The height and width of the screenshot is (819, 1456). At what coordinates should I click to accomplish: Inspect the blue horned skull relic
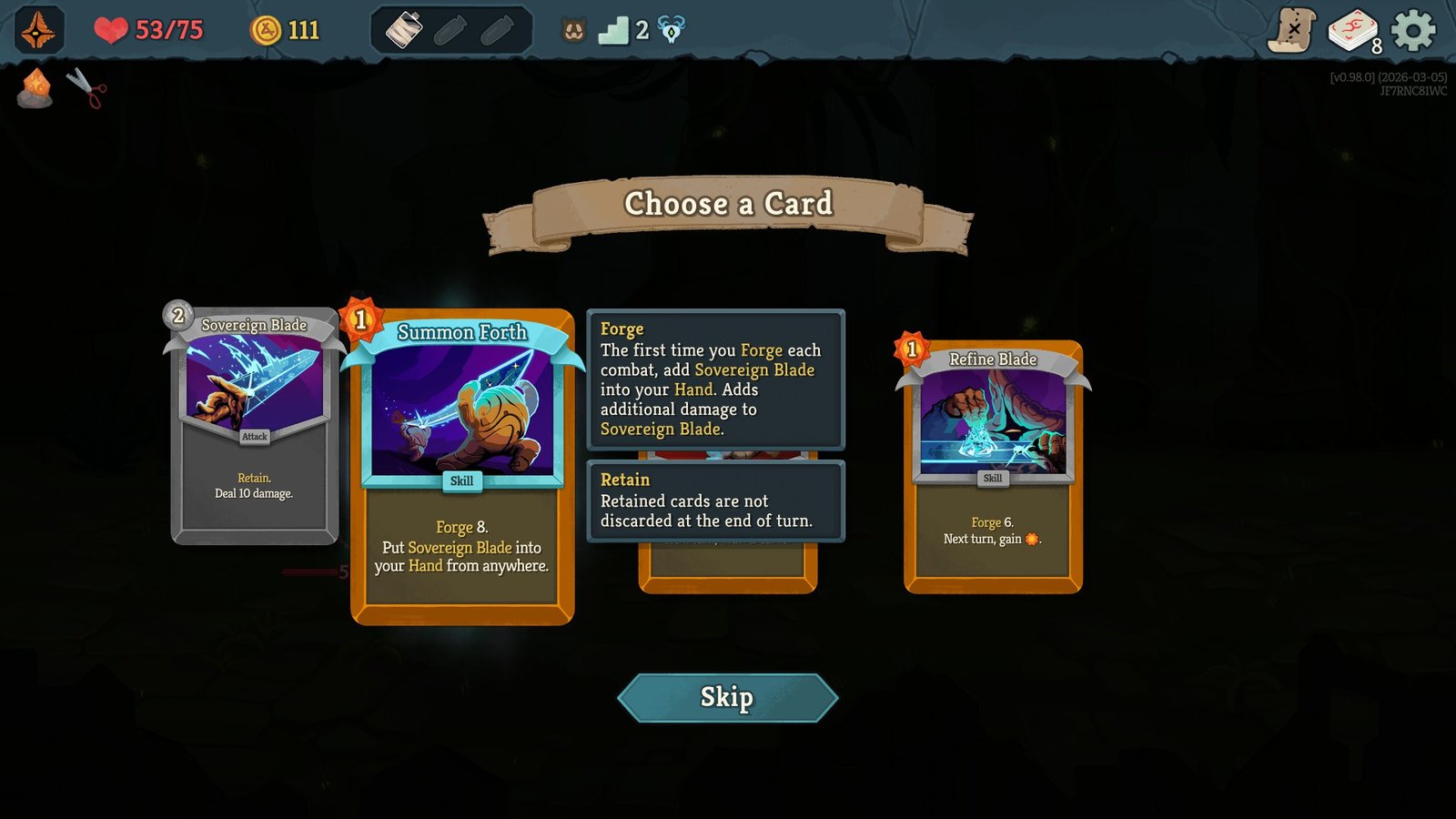coord(670,28)
